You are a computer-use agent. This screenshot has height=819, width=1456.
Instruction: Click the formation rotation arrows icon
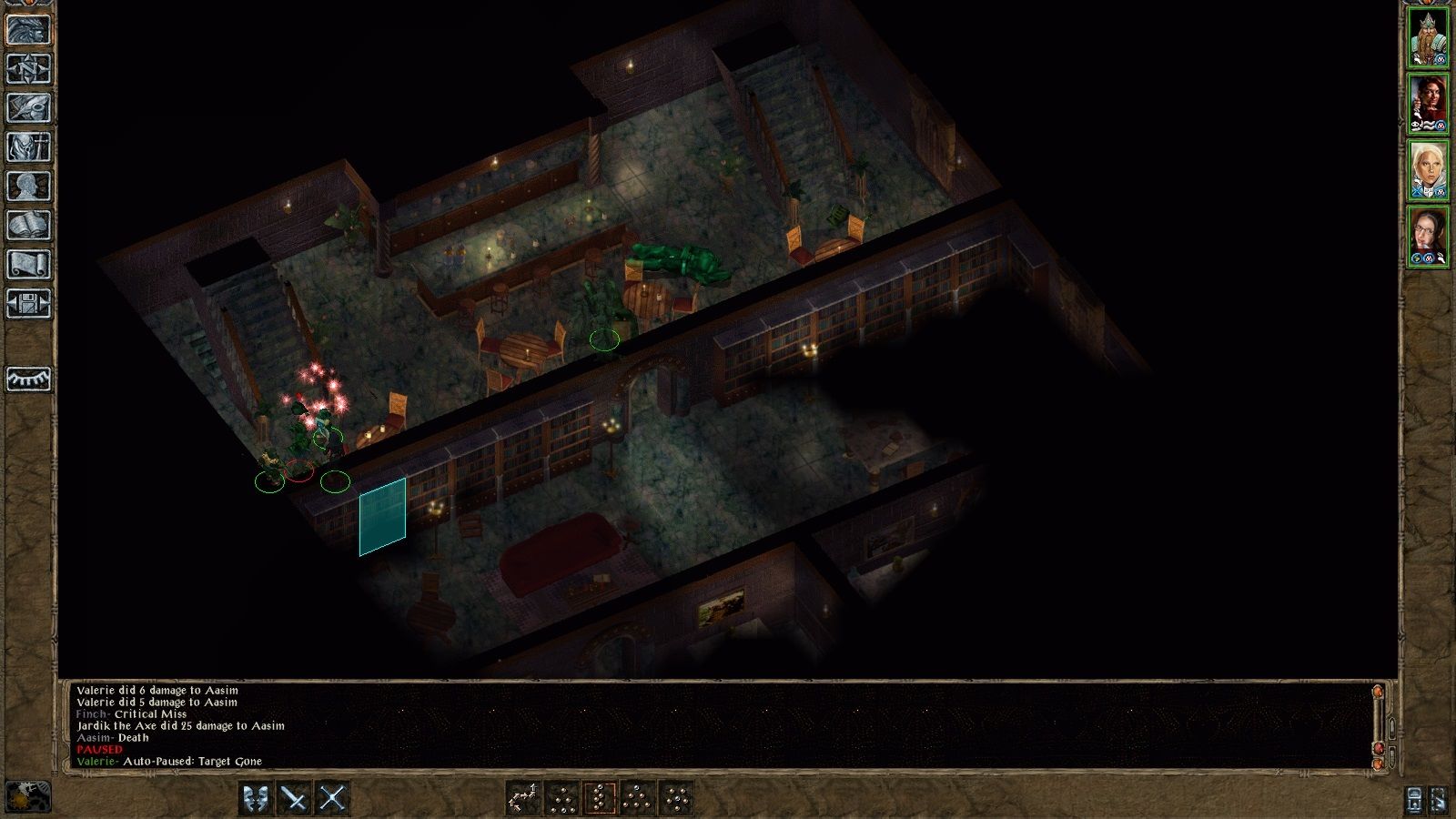(523, 799)
